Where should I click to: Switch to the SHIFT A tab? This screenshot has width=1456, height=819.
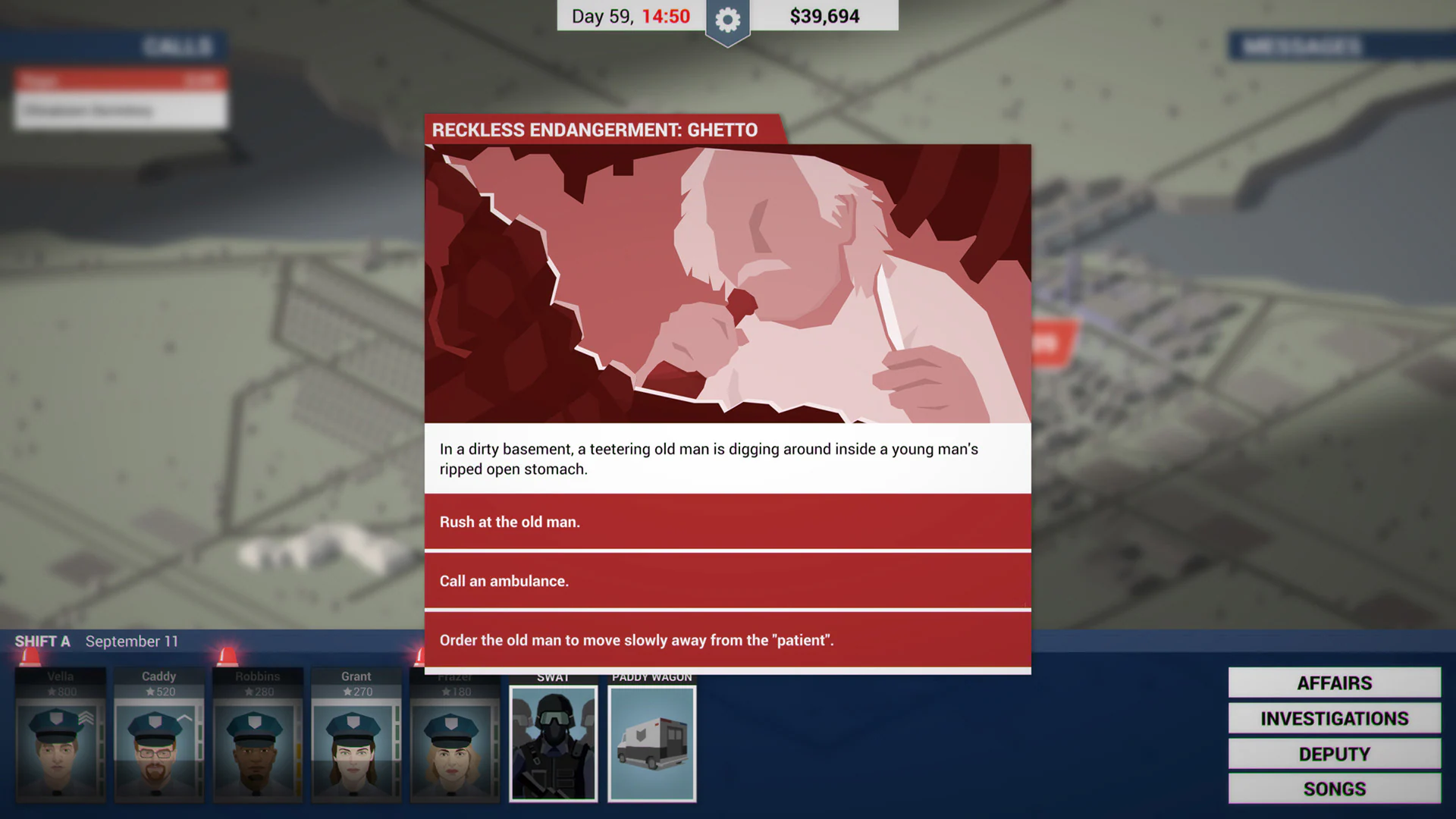[42, 641]
